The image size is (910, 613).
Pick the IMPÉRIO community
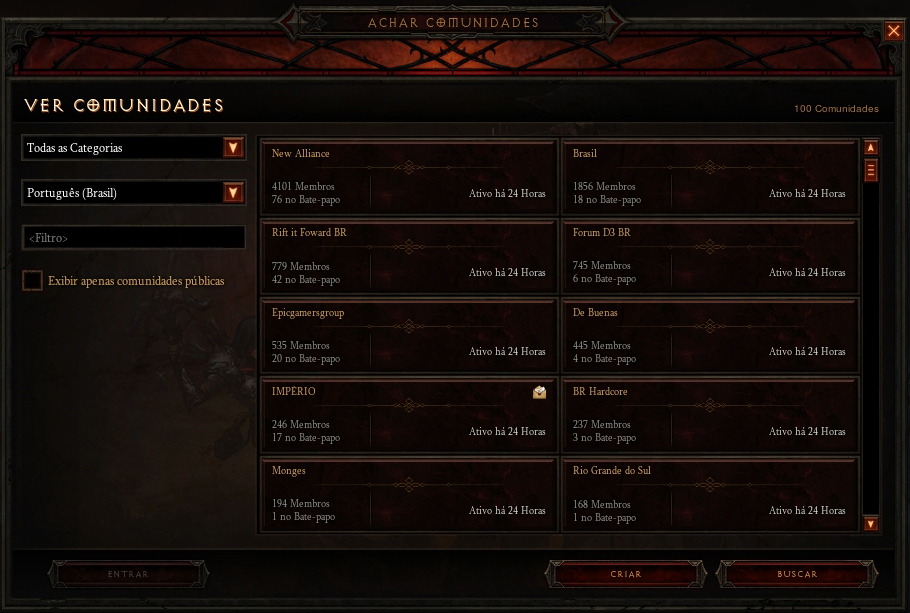(408, 415)
